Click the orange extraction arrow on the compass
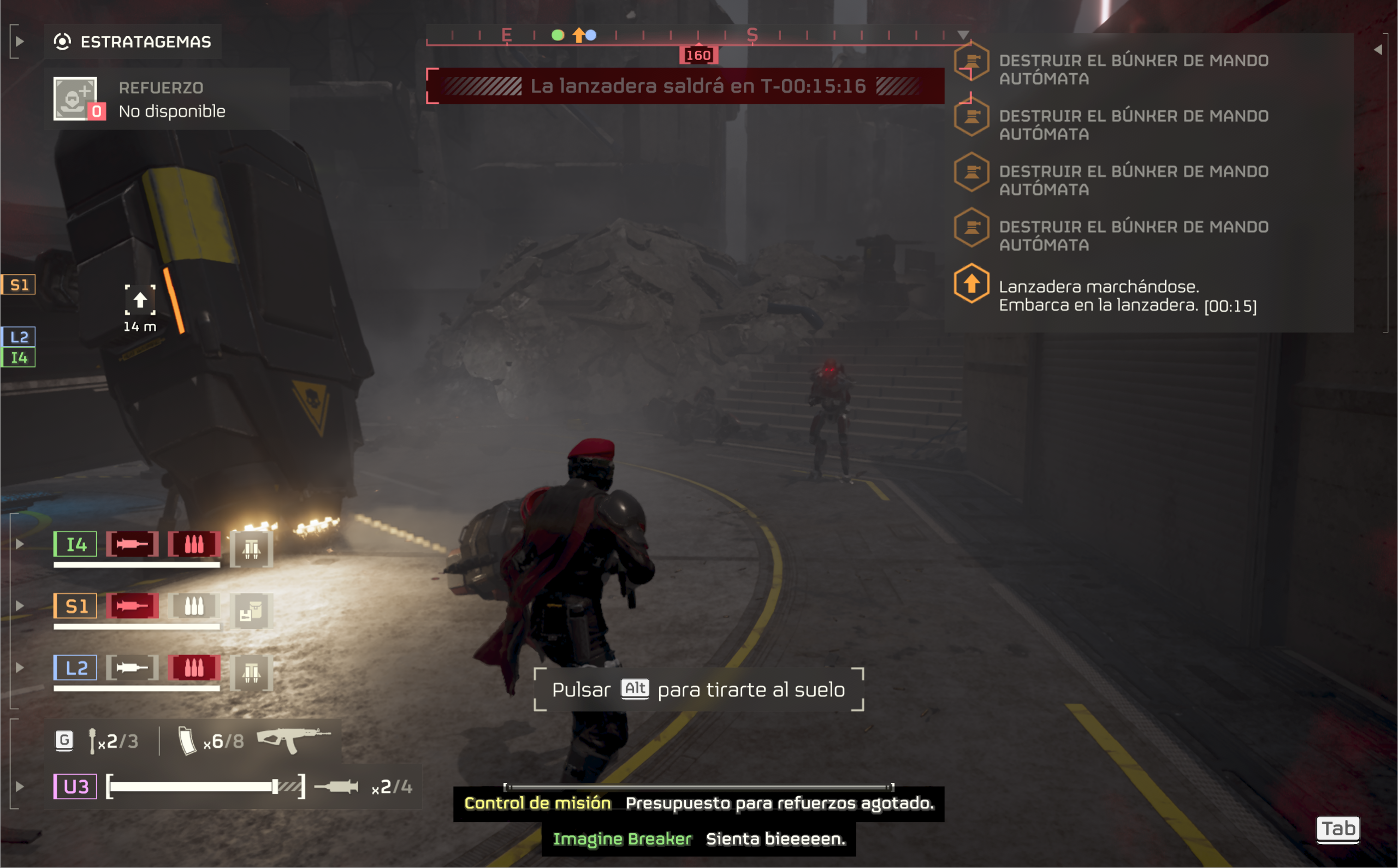Screen dimensions: 1398x868 [578, 35]
